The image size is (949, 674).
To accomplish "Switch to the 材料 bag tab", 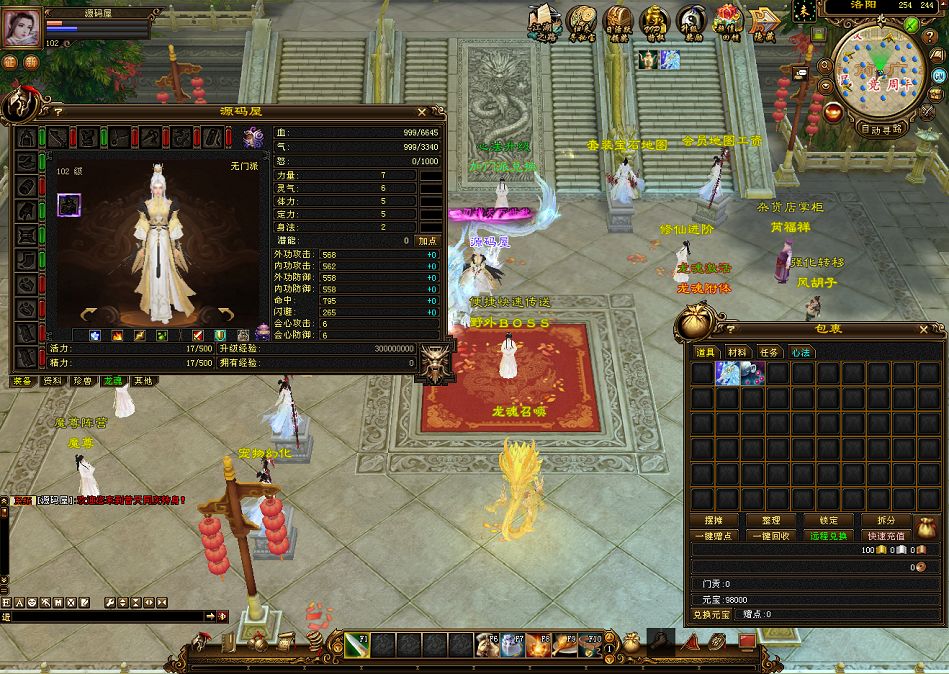I will click(738, 352).
